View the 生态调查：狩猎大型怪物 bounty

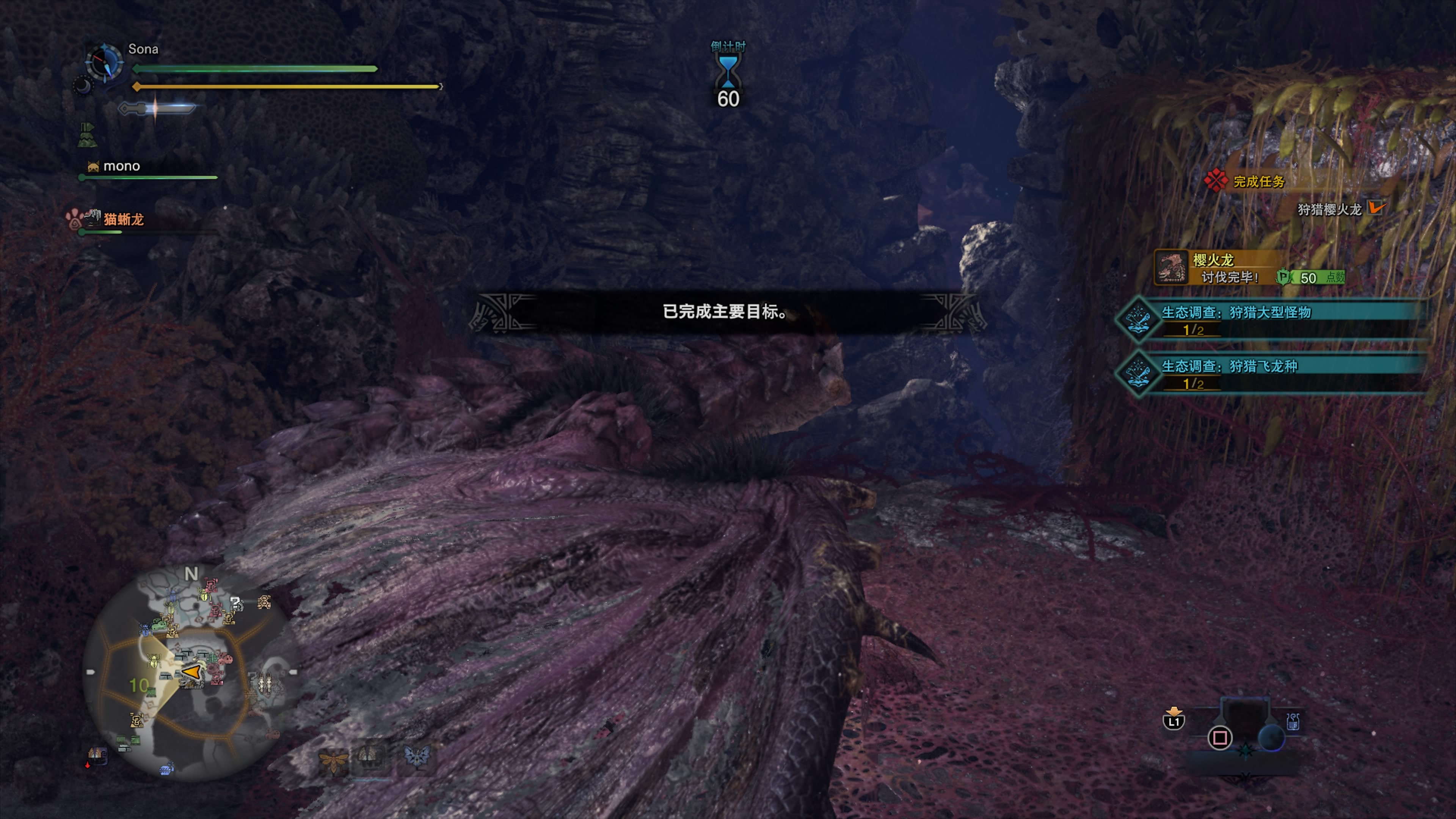click(1236, 312)
